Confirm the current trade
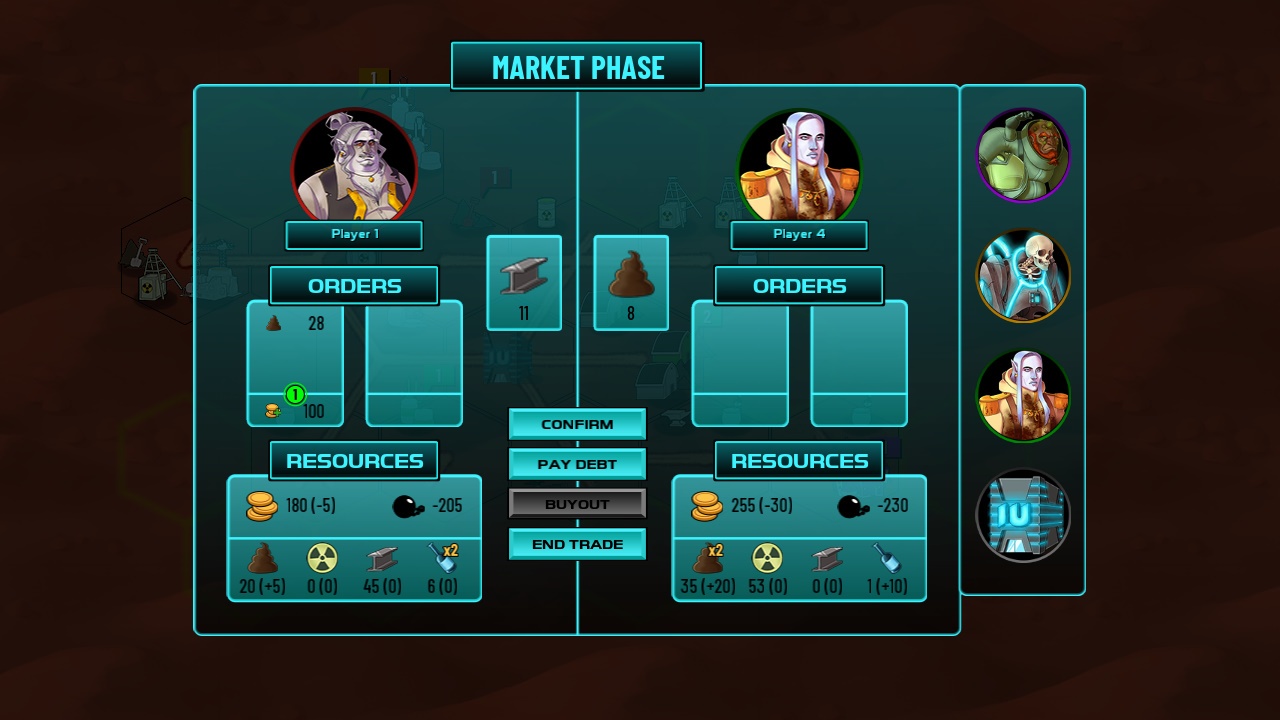 pos(577,424)
